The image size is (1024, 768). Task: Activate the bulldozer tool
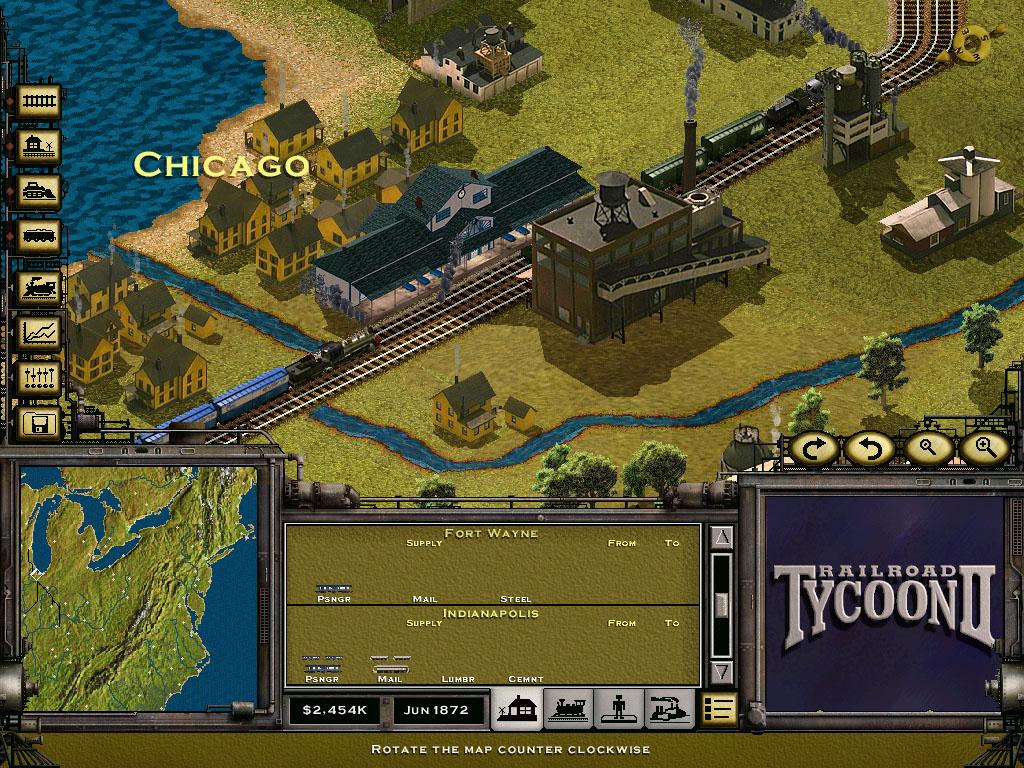click(x=40, y=190)
